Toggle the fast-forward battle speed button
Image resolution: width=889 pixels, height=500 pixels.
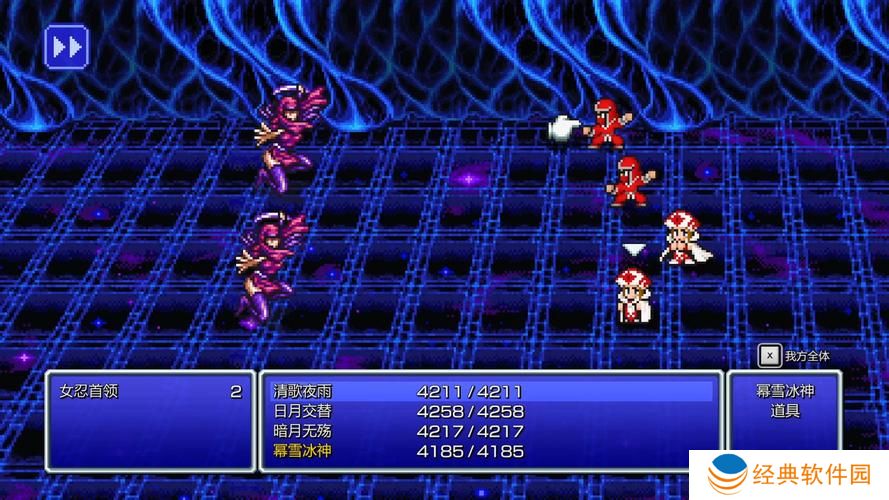point(67,46)
